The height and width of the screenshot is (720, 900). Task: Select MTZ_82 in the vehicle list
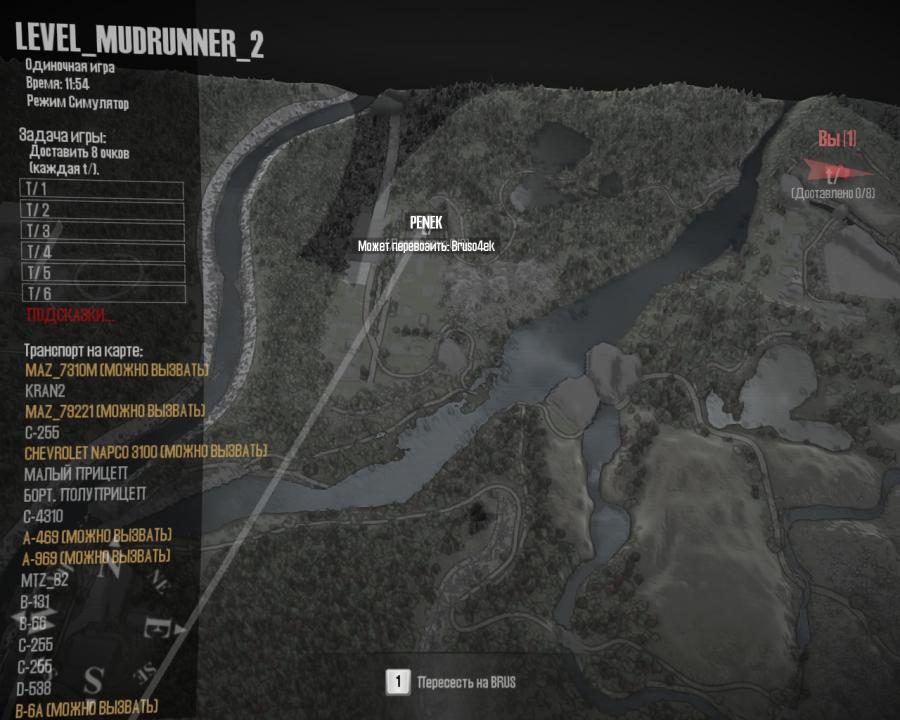pyautogui.click(x=45, y=580)
